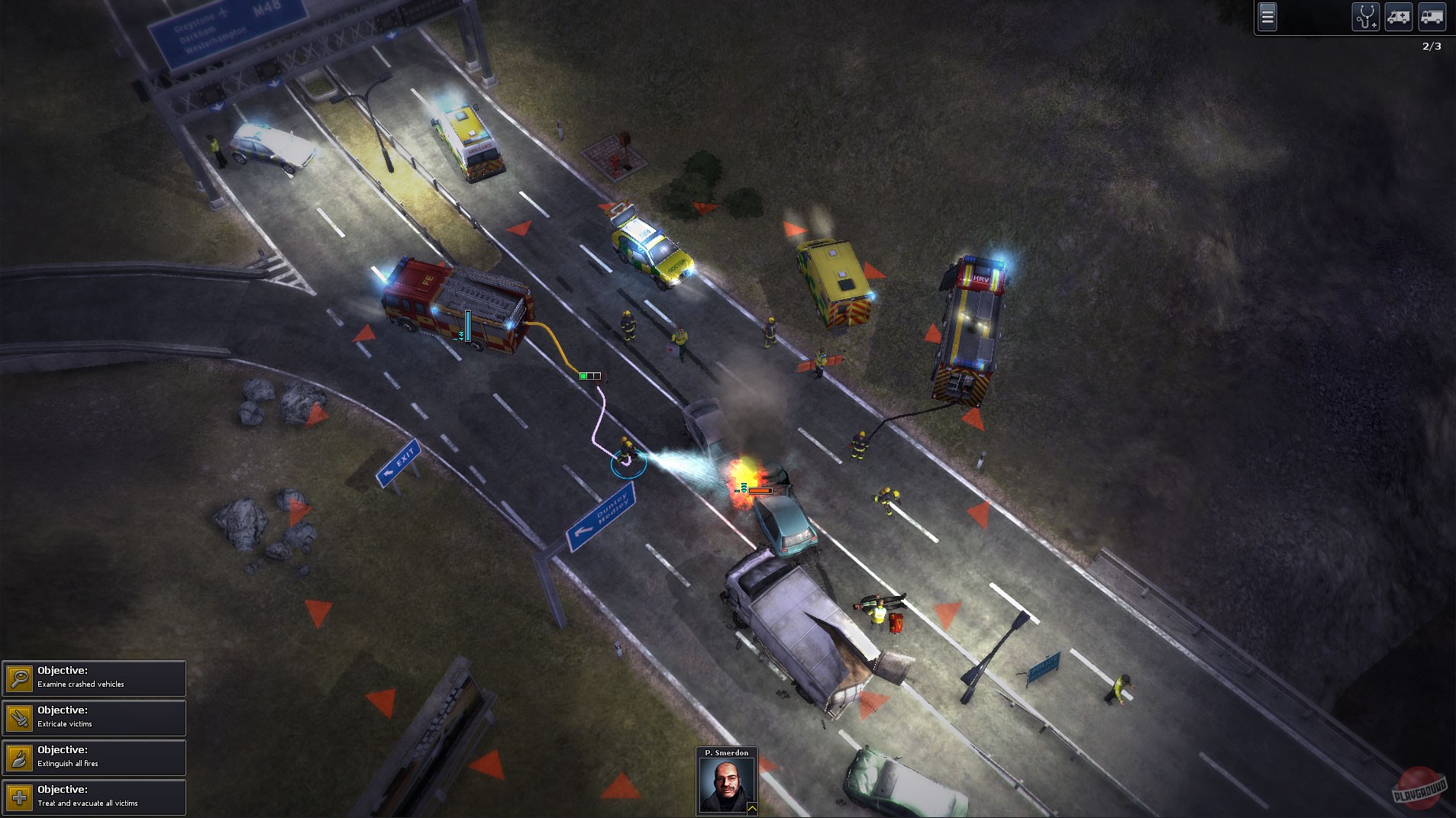This screenshot has width=1456, height=818.
Task: Click the cutter icon beside Extricate victims
Action: click(19, 719)
